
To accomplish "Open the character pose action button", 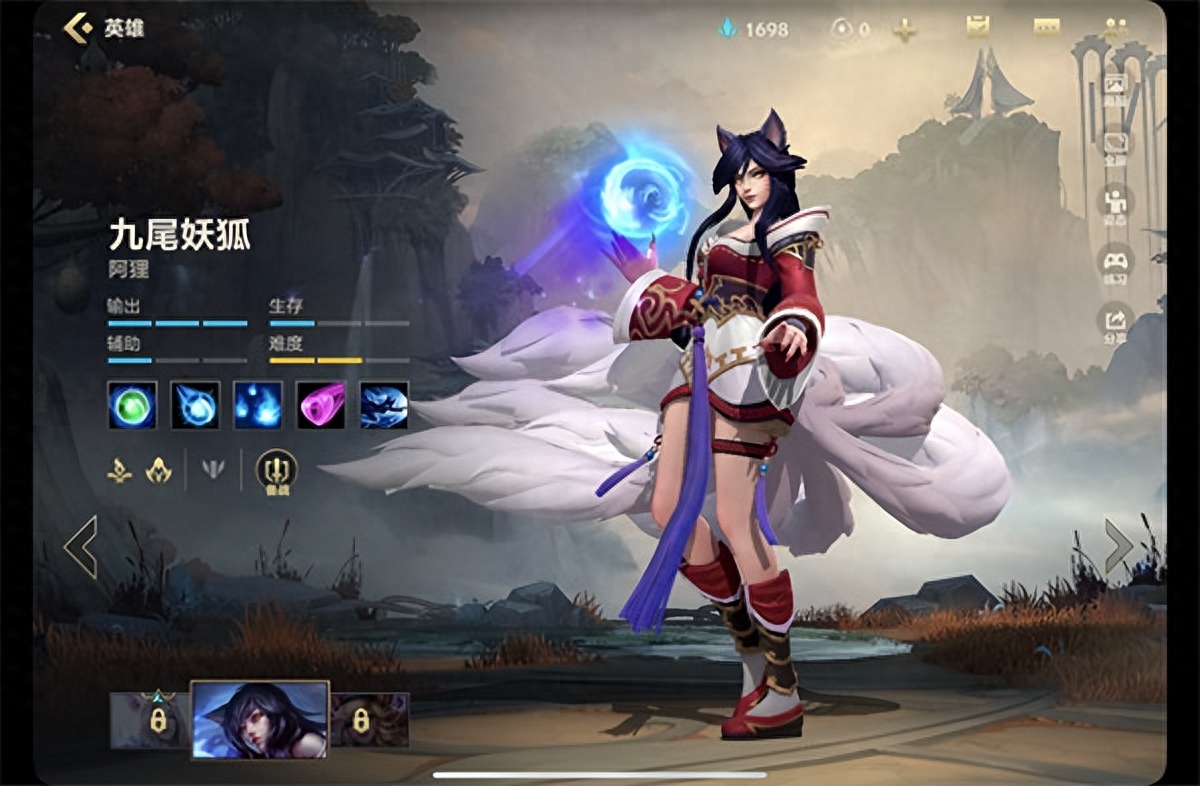I will 1114,203.
